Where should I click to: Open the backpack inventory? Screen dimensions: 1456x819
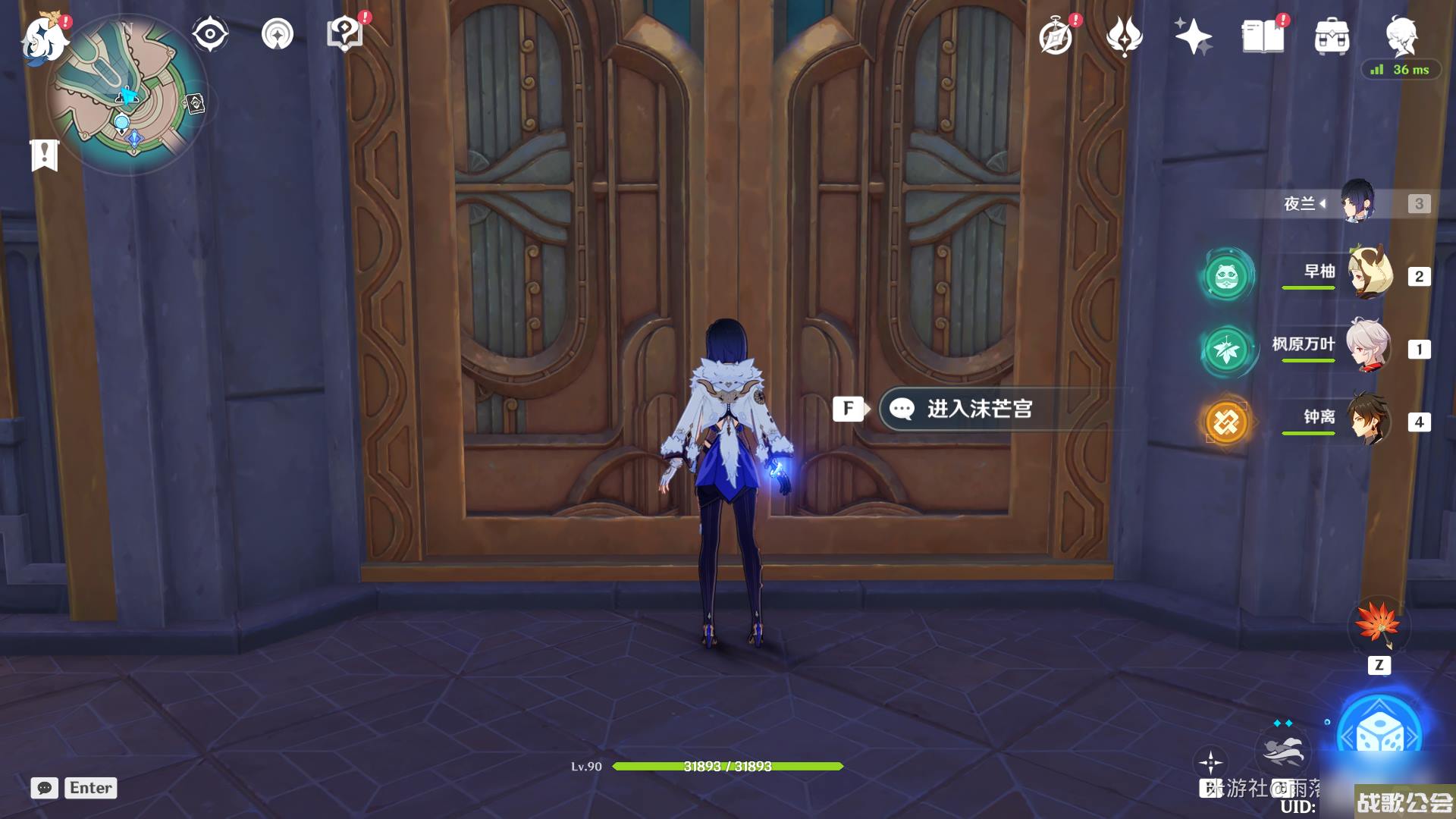pos(1332,36)
